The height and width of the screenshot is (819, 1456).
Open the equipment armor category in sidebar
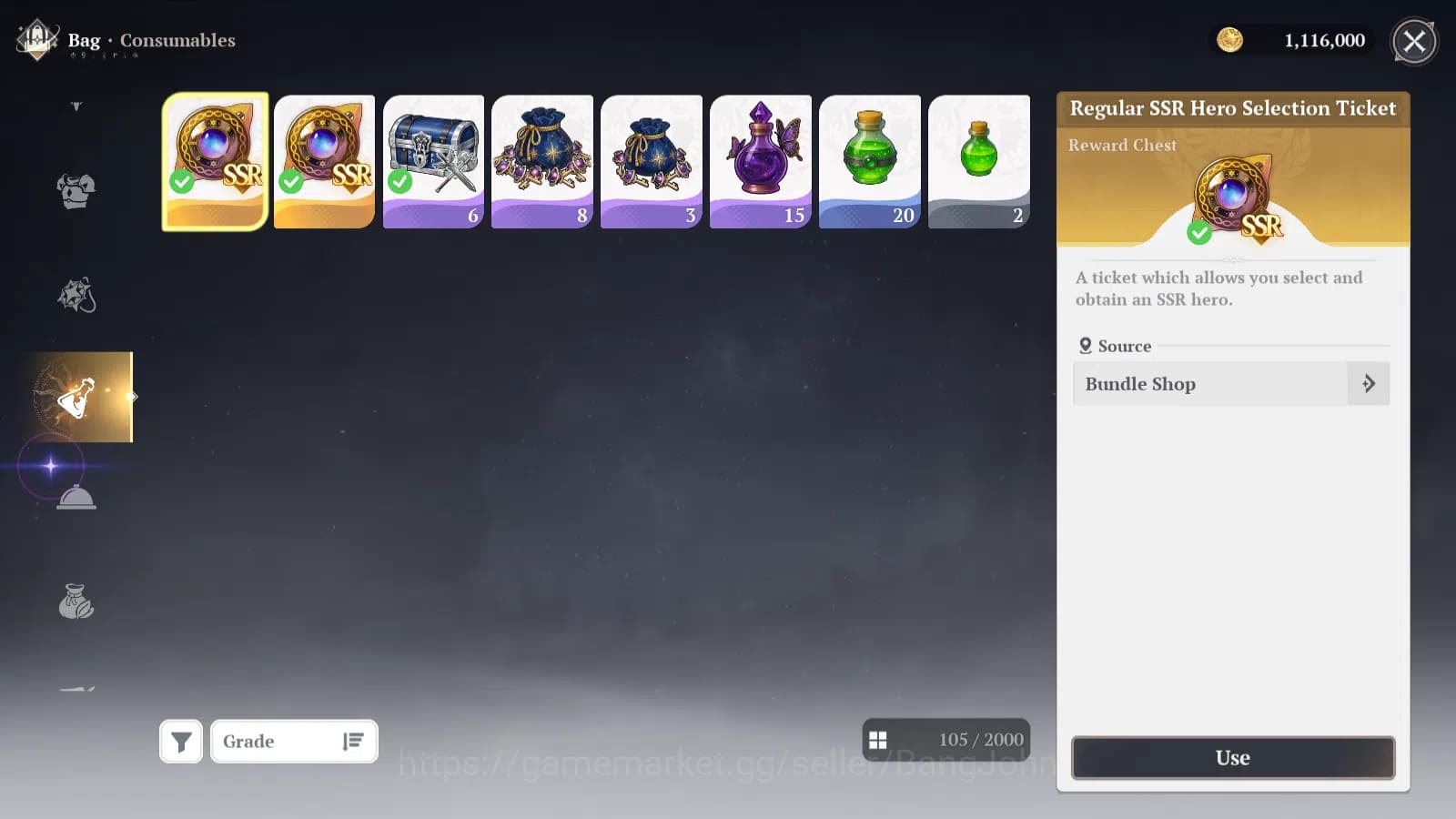(75, 189)
